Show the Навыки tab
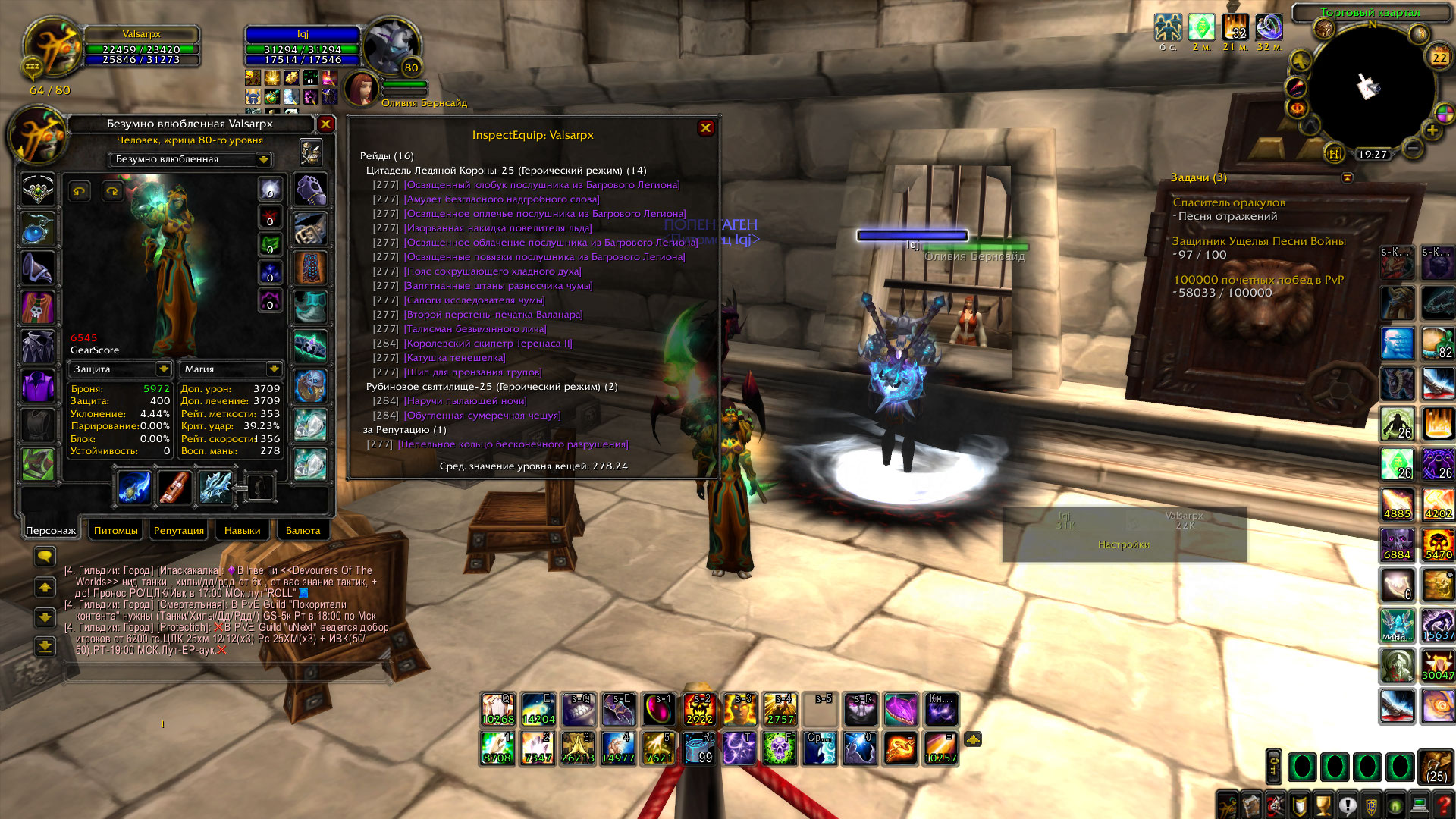The height and width of the screenshot is (819, 1456). coord(242,530)
